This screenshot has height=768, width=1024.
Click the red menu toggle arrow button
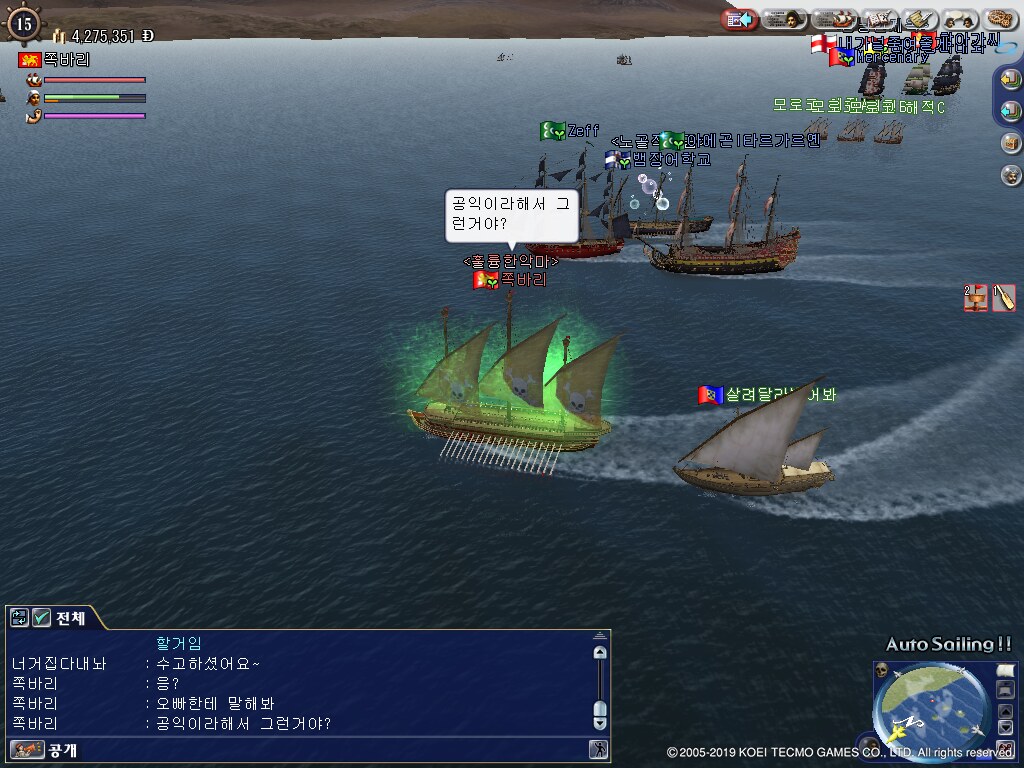pos(739,19)
